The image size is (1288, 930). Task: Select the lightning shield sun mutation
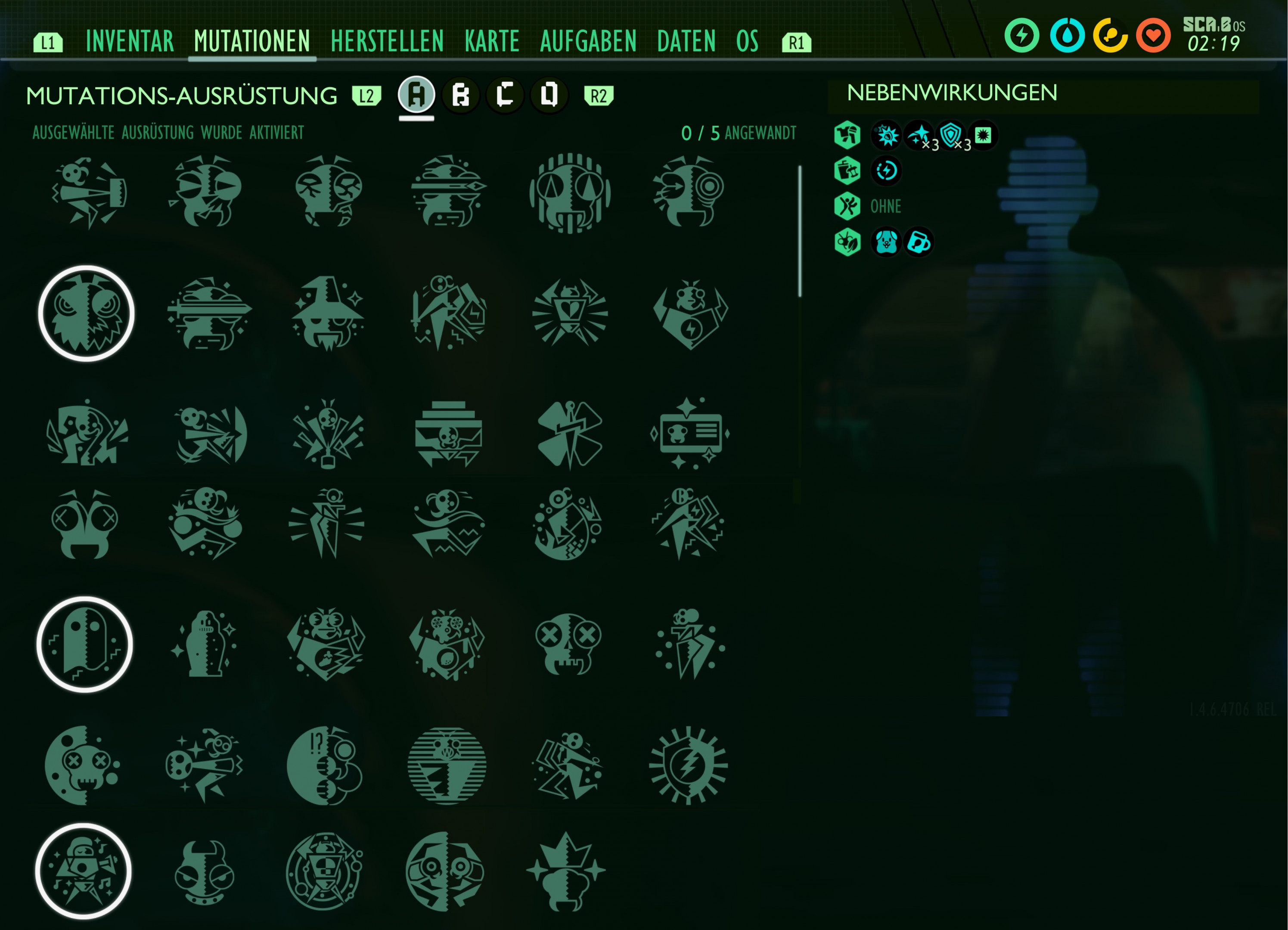688,766
